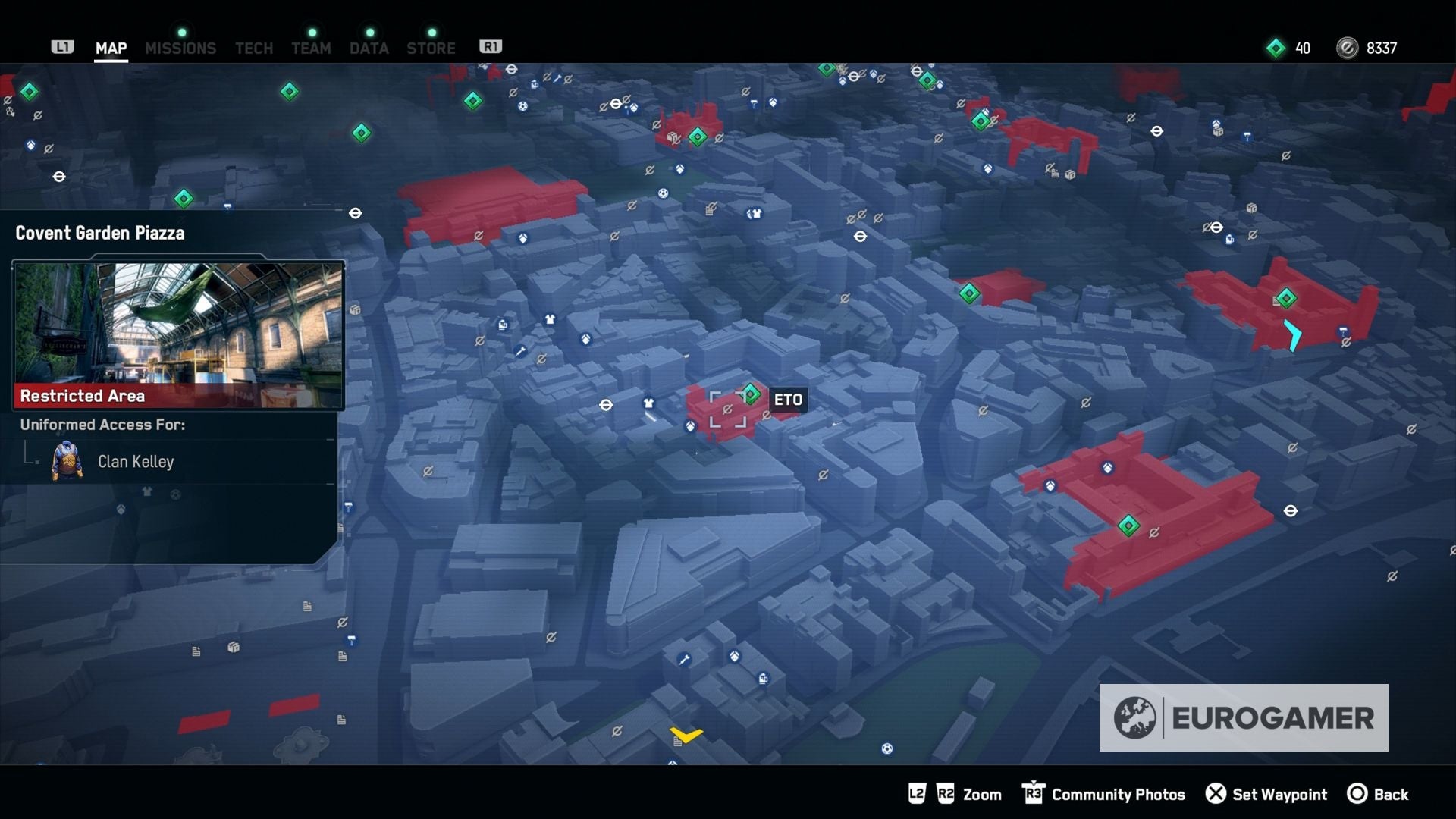Open the TEAM tab
The width and height of the screenshot is (1456, 819).
tap(311, 48)
